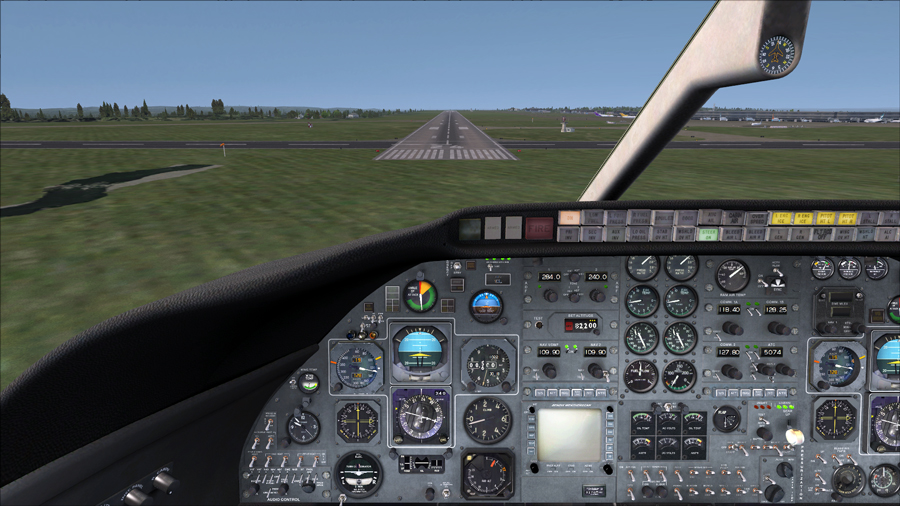Toggle the white-knobbed landing gear lever
This screenshot has width=900, height=506.
tap(795, 437)
